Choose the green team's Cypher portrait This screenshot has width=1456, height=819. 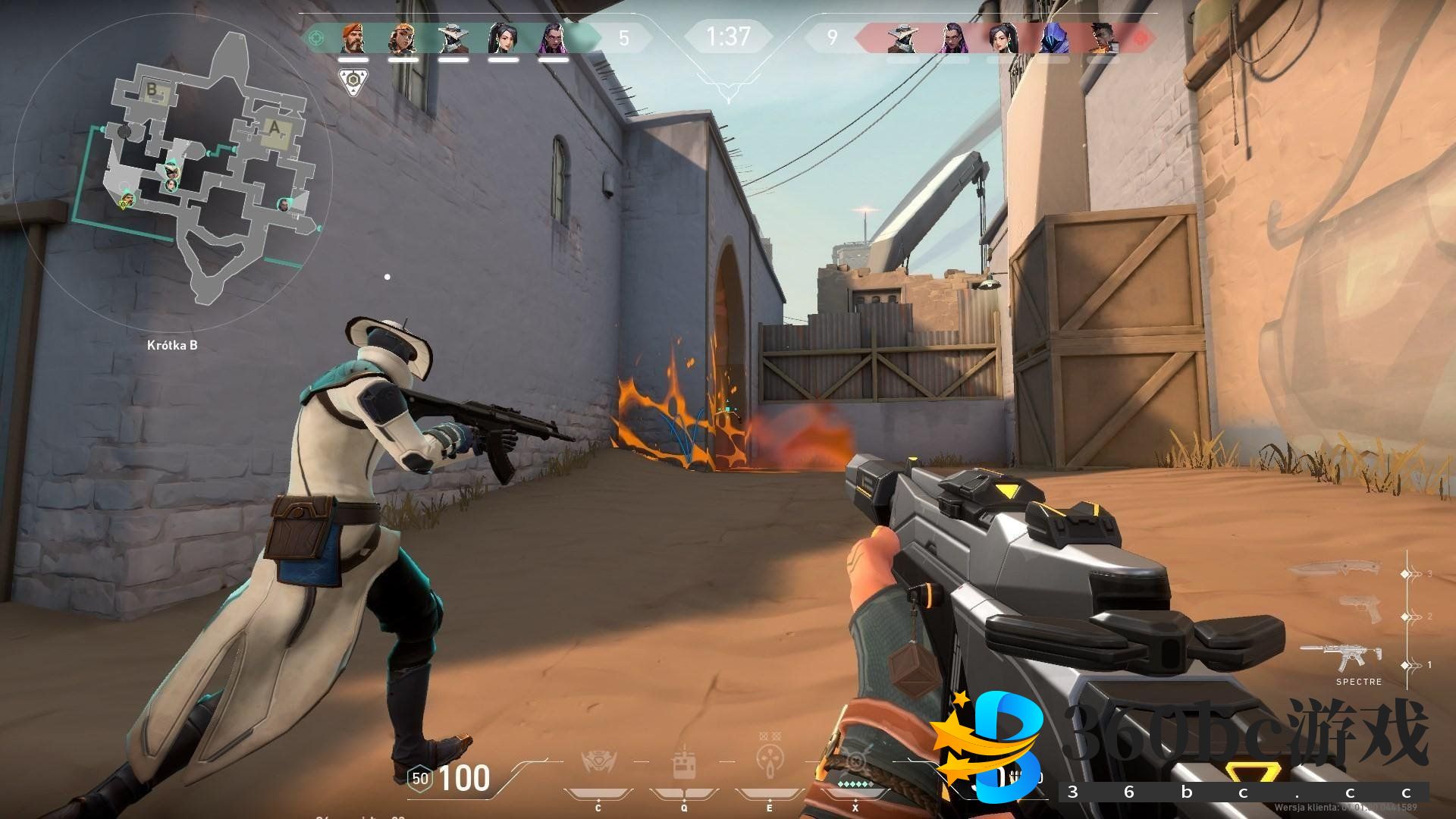(x=453, y=38)
